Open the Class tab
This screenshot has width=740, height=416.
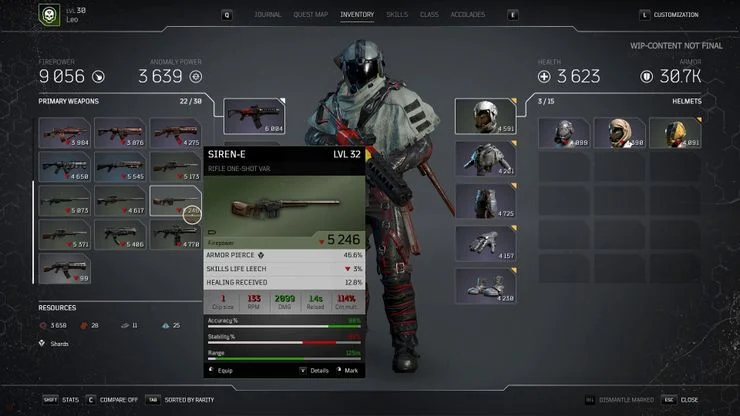(x=429, y=15)
